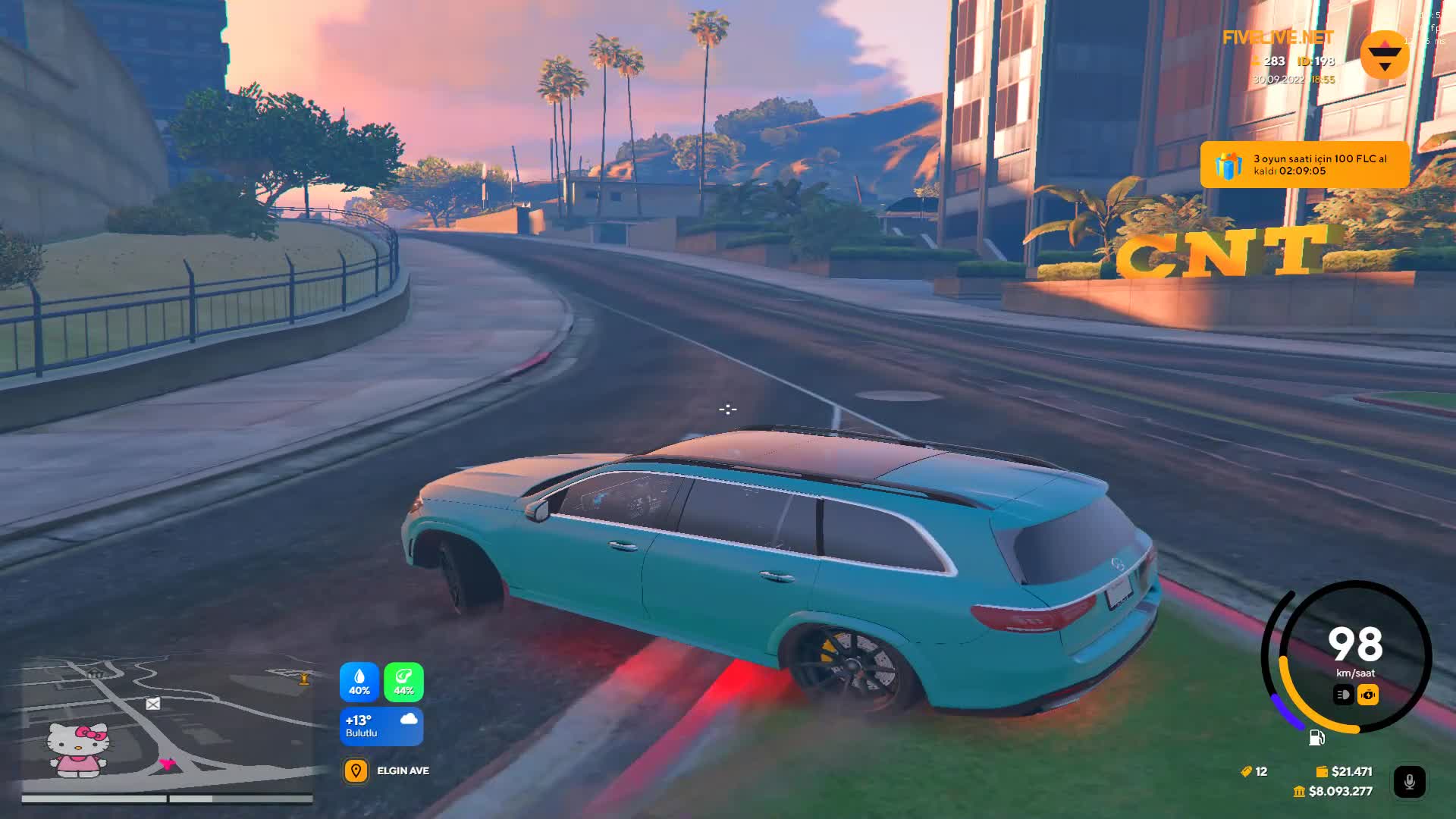
Task: Open the 100 FLC gift reward notification
Action: pos(1304,165)
